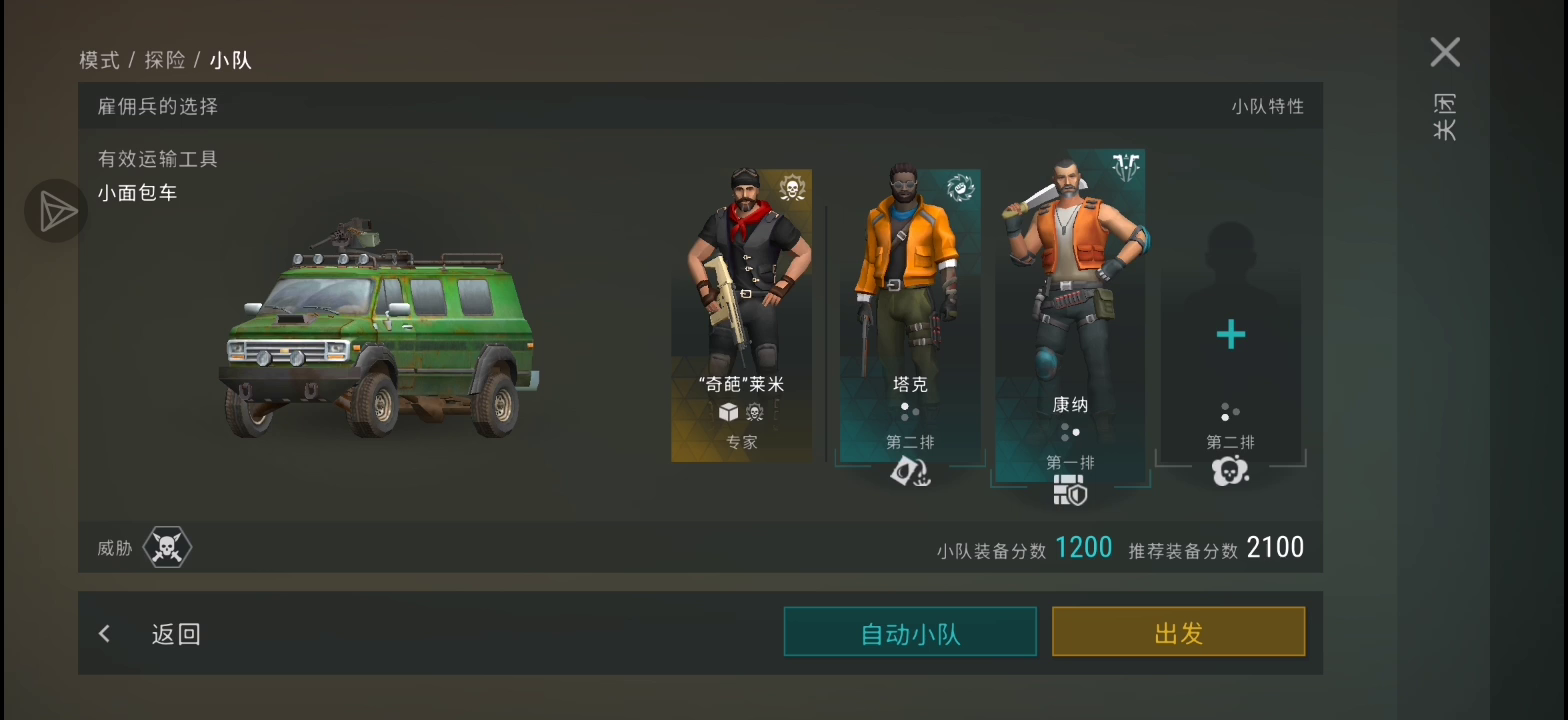Click the rank dots under 康纳
The width and height of the screenshot is (1568, 720).
click(x=1069, y=431)
